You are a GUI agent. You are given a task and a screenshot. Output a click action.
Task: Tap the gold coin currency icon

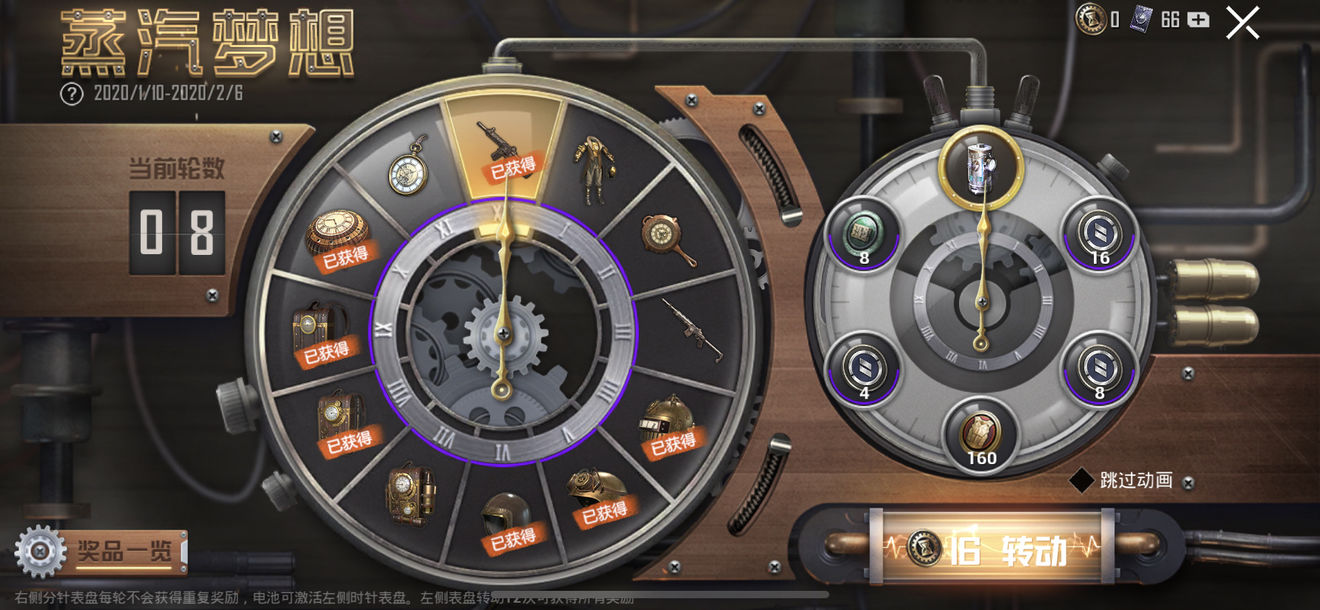(x=1091, y=18)
